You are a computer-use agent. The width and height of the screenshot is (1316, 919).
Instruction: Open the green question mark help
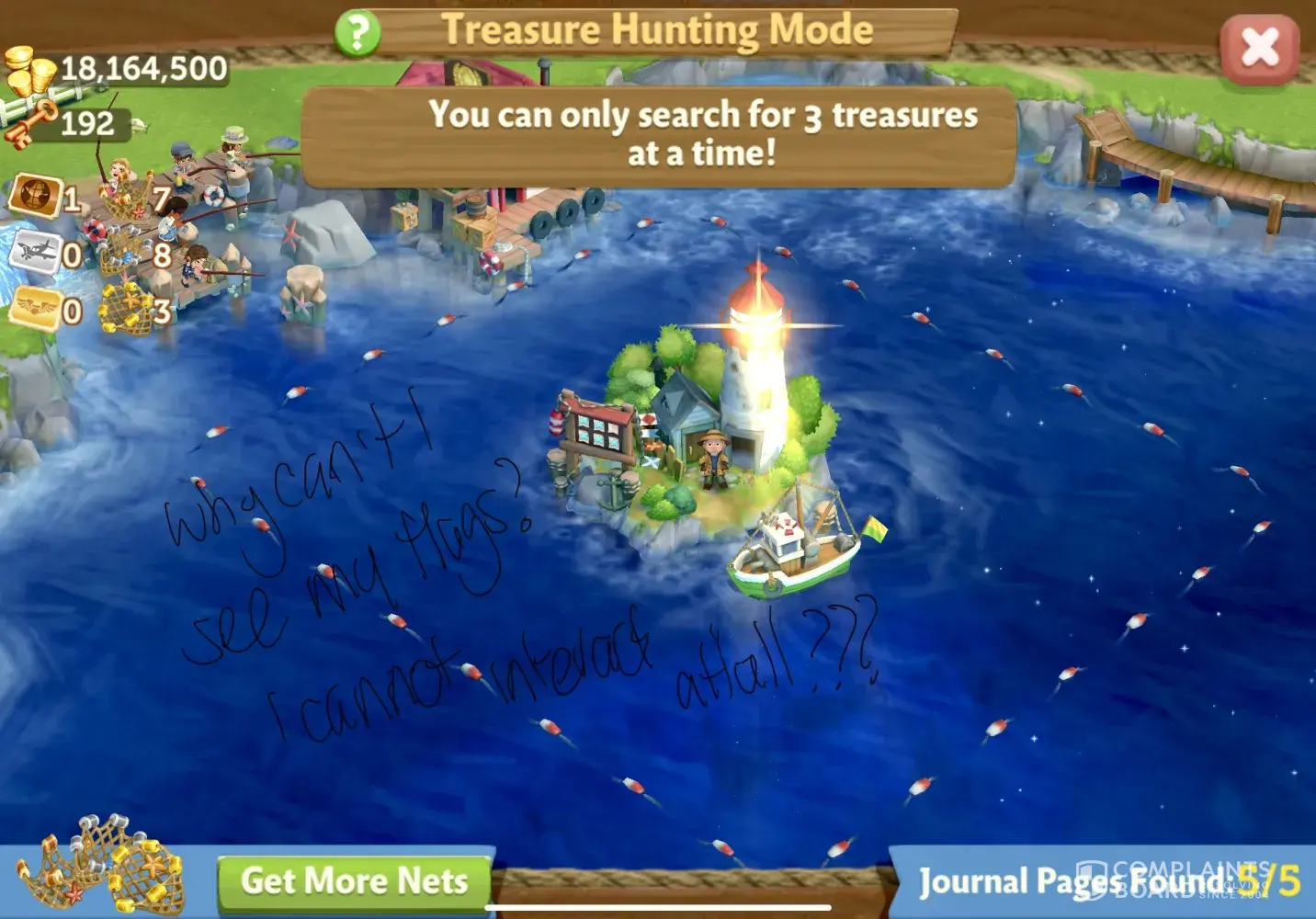click(357, 33)
